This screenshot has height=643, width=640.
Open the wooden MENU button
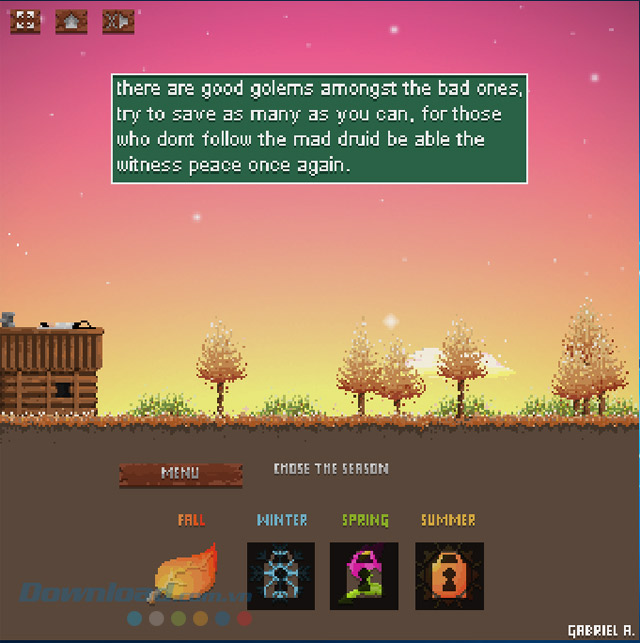[x=181, y=473]
